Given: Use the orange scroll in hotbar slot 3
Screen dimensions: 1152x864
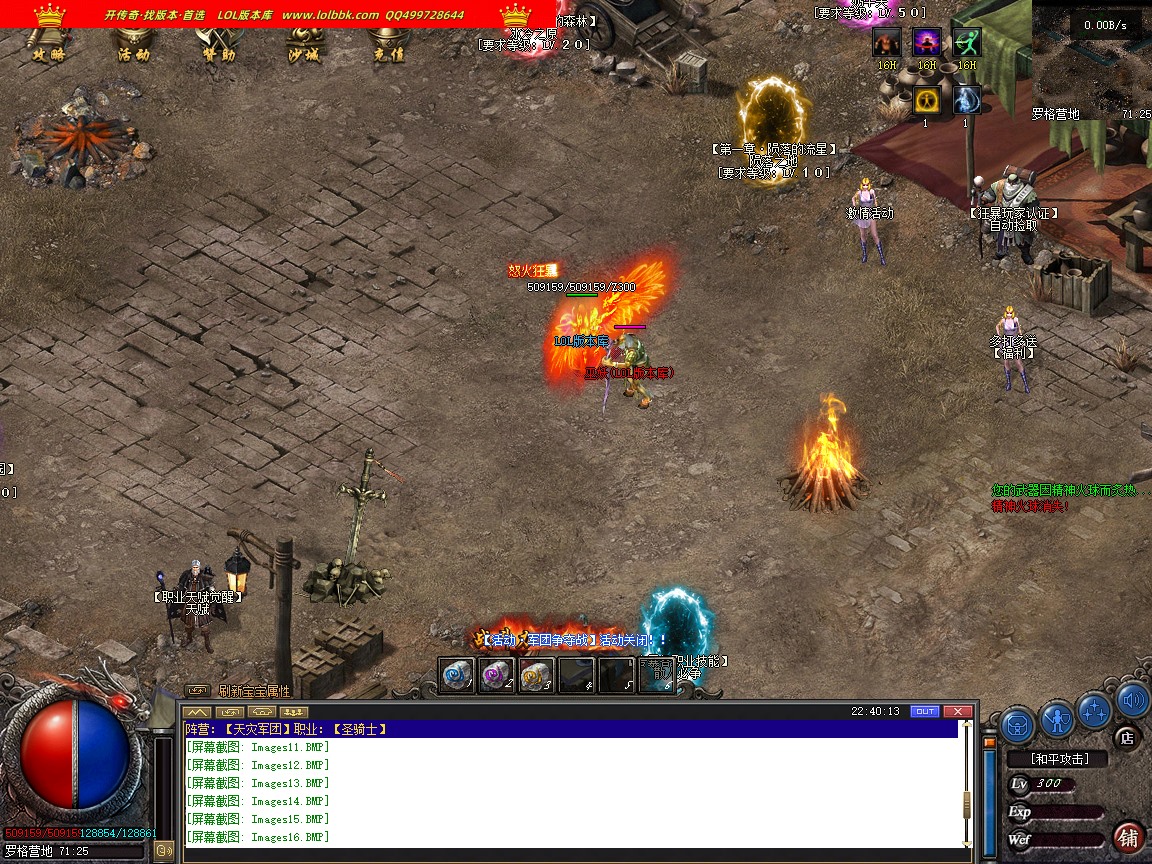Looking at the screenshot, I should coord(537,675).
